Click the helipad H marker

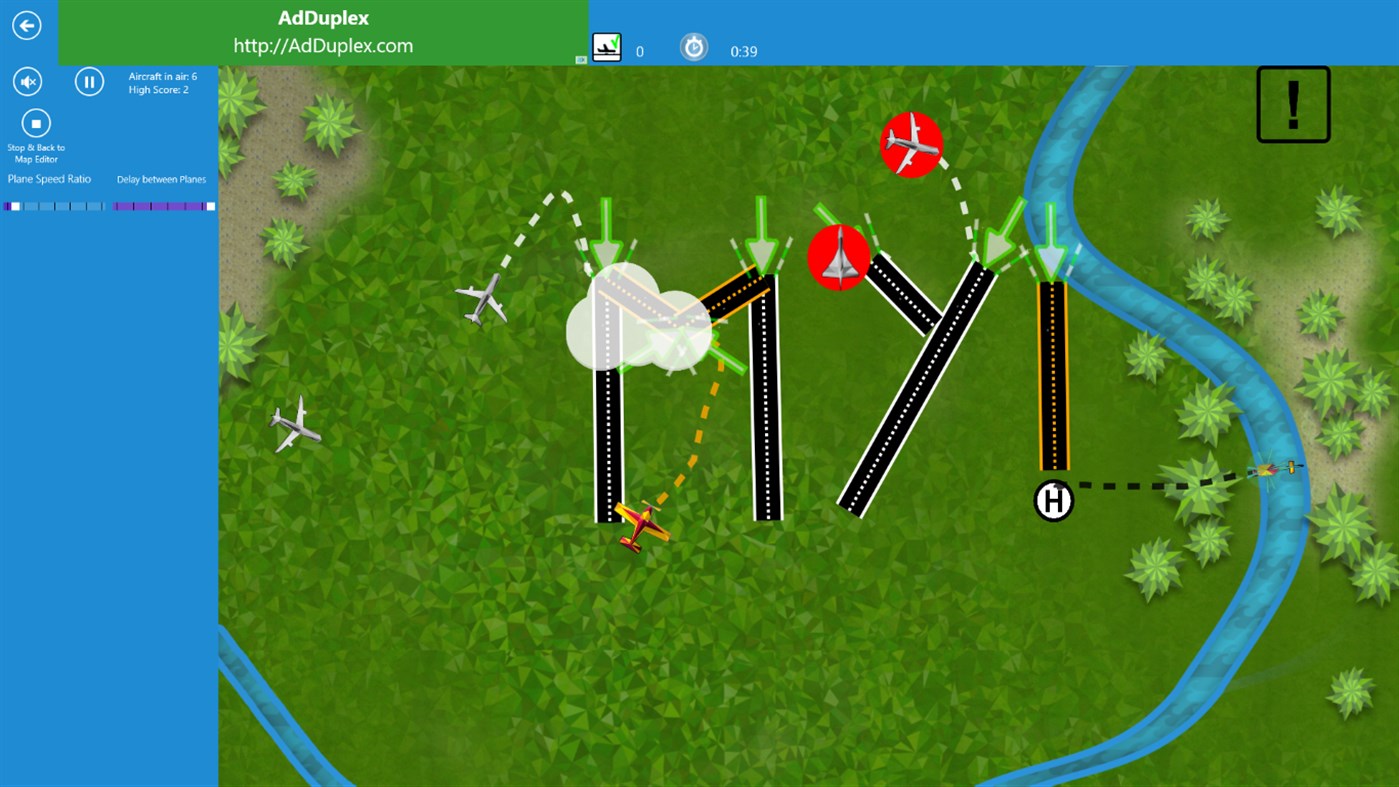(1053, 500)
